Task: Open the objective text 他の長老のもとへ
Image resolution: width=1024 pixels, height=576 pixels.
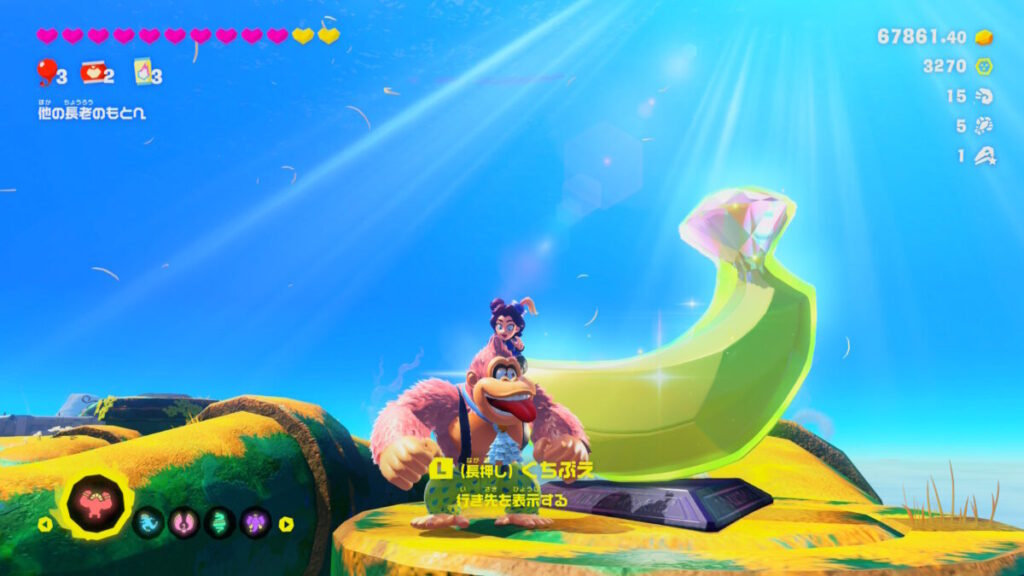Action: click(92, 113)
